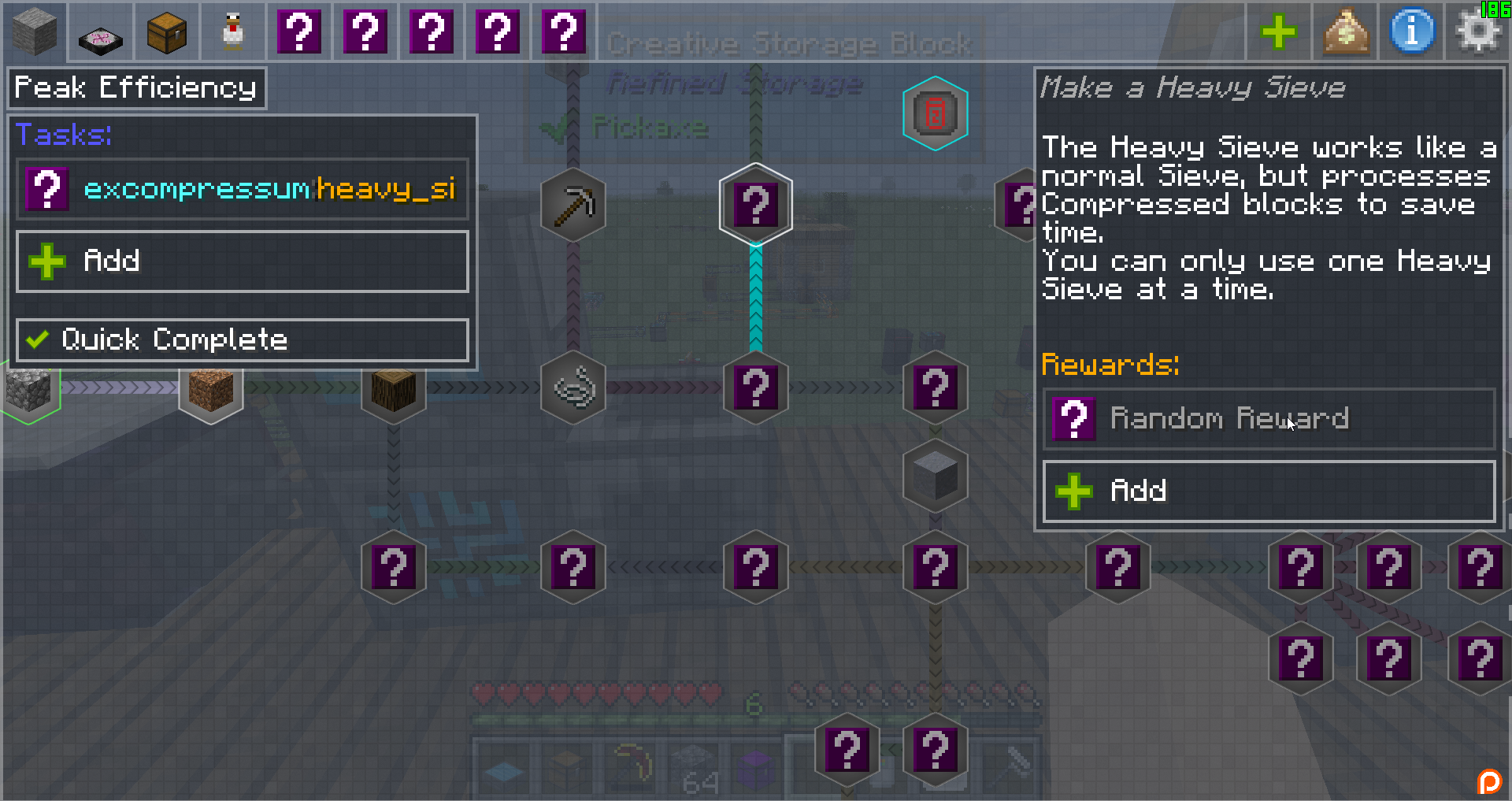Click Add under the Tasks list
Viewport: 1512px width, 801px height.
click(x=242, y=261)
